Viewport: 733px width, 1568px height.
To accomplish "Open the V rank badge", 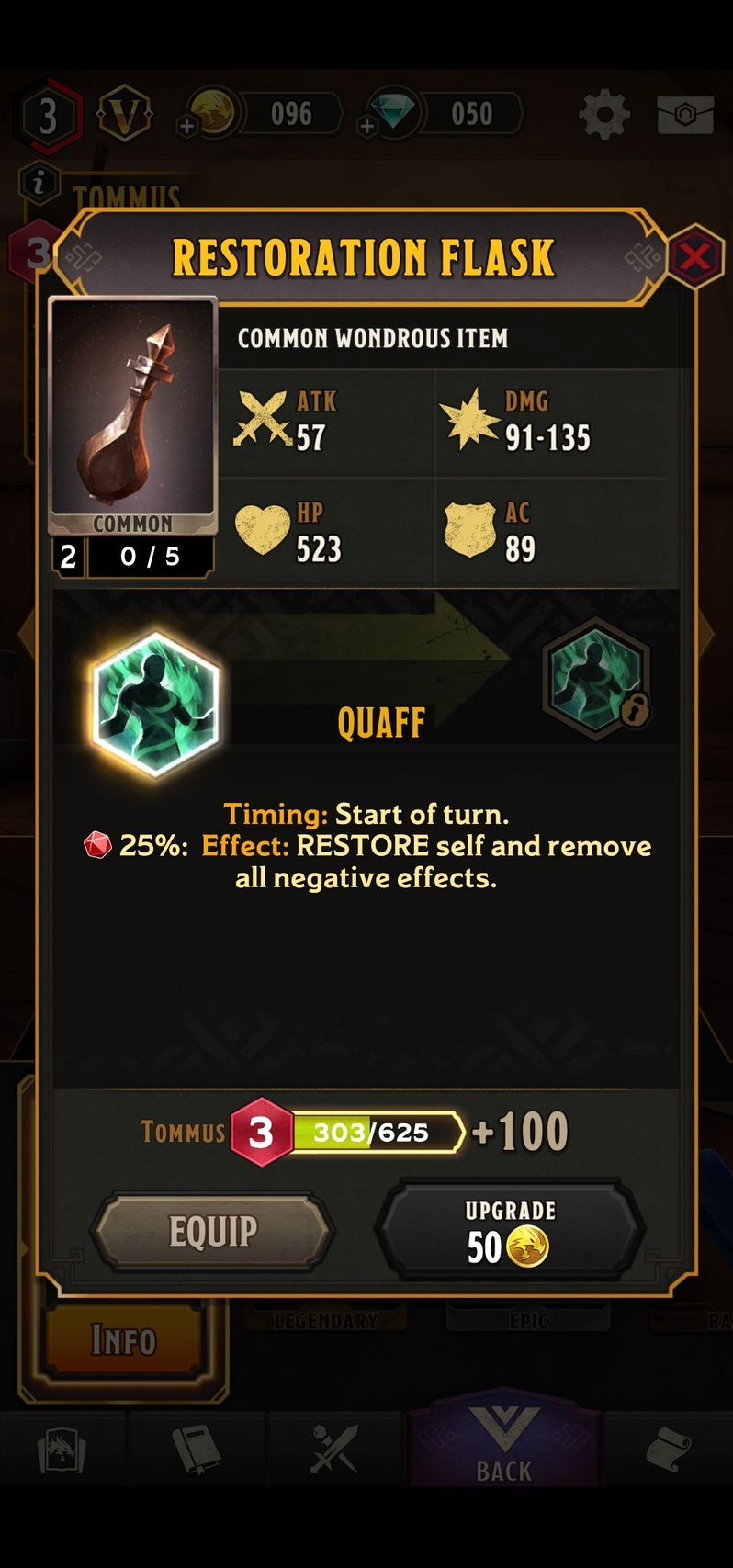I will [x=125, y=115].
